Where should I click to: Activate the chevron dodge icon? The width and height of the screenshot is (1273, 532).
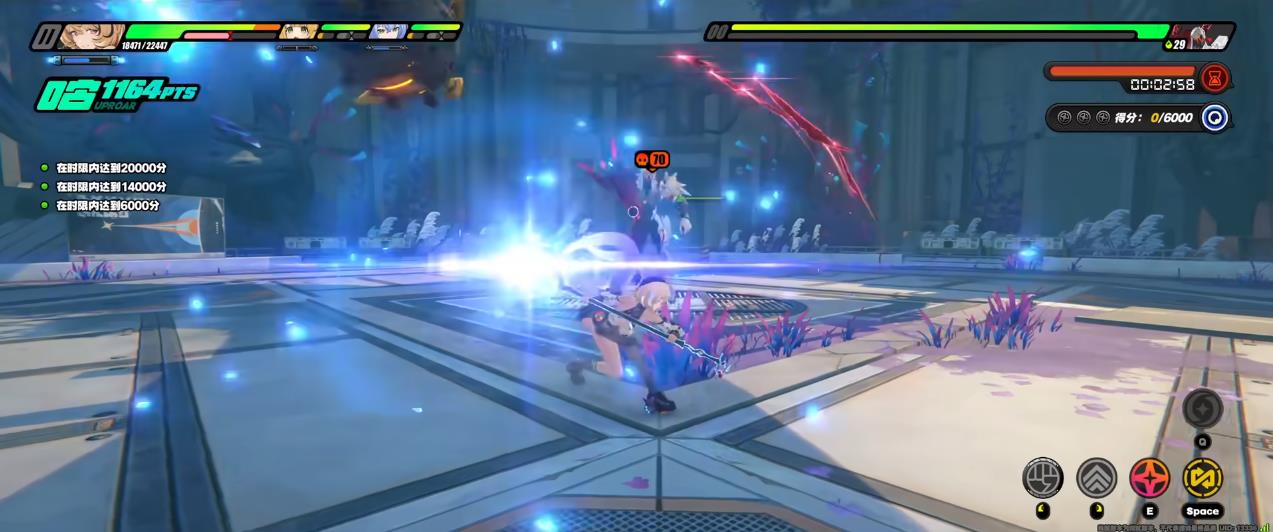1096,477
